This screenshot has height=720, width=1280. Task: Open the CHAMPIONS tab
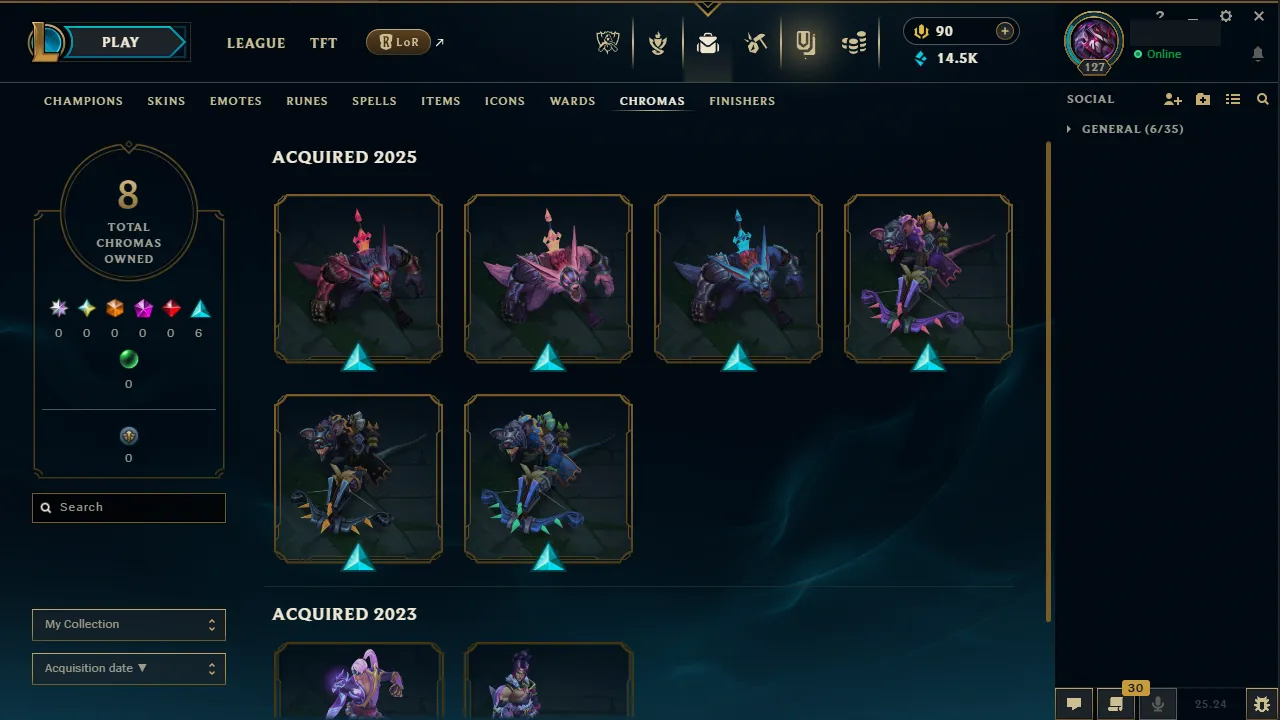tap(83, 101)
